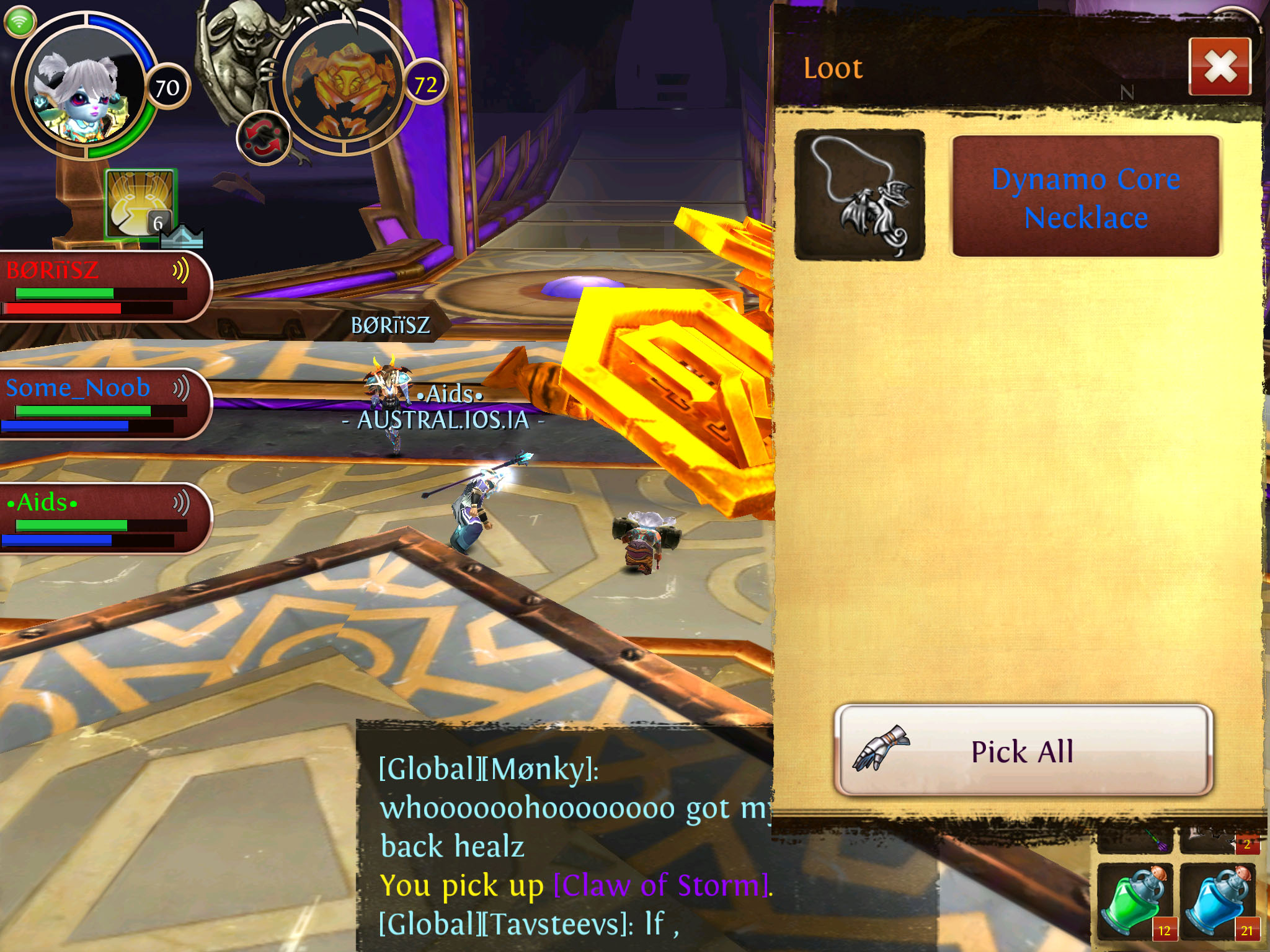The width and height of the screenshot is (1270, 952).
Task: Open the chat log box
Action: tap(564, 837)
